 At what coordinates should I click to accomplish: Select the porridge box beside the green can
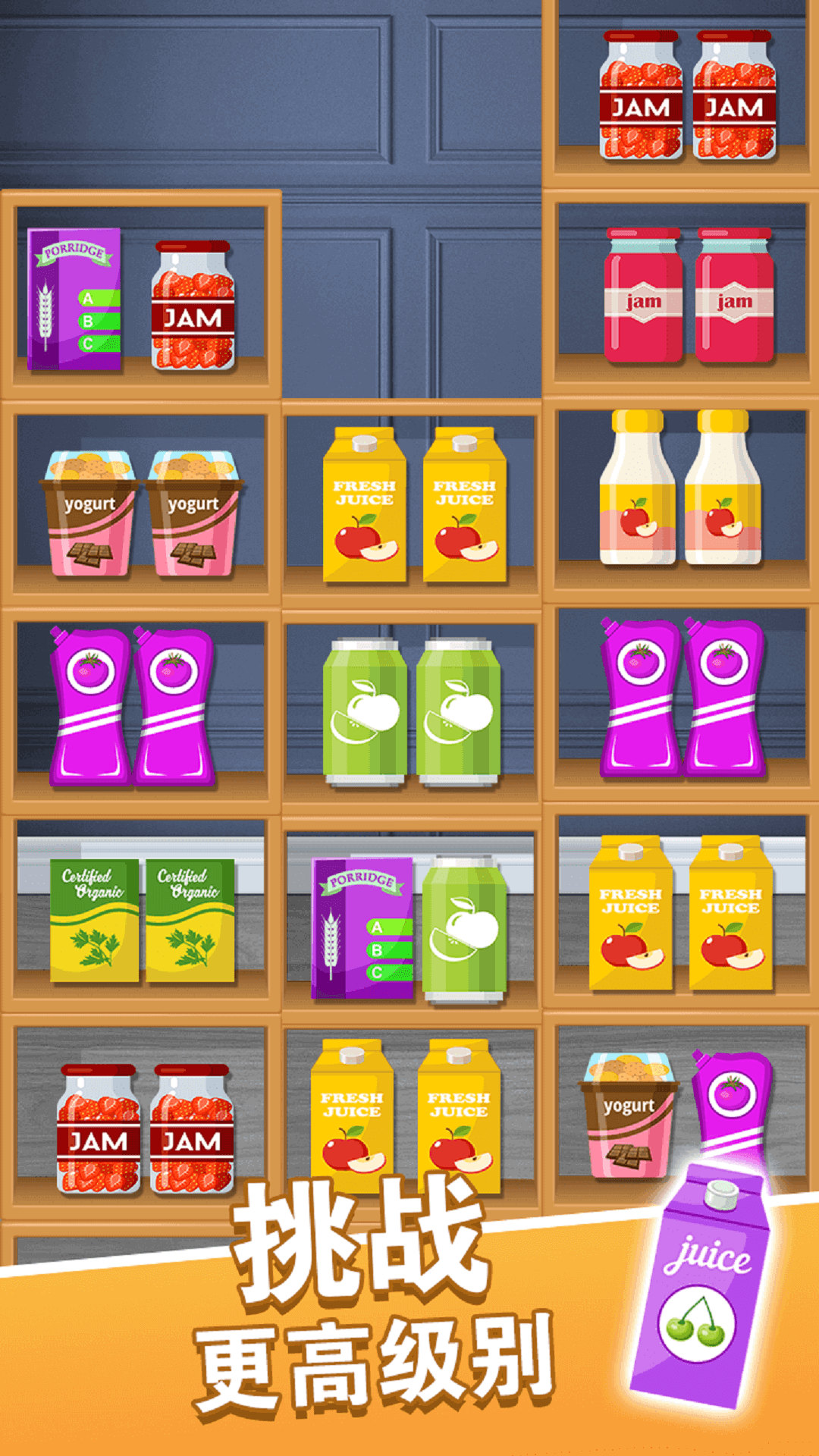362,928
